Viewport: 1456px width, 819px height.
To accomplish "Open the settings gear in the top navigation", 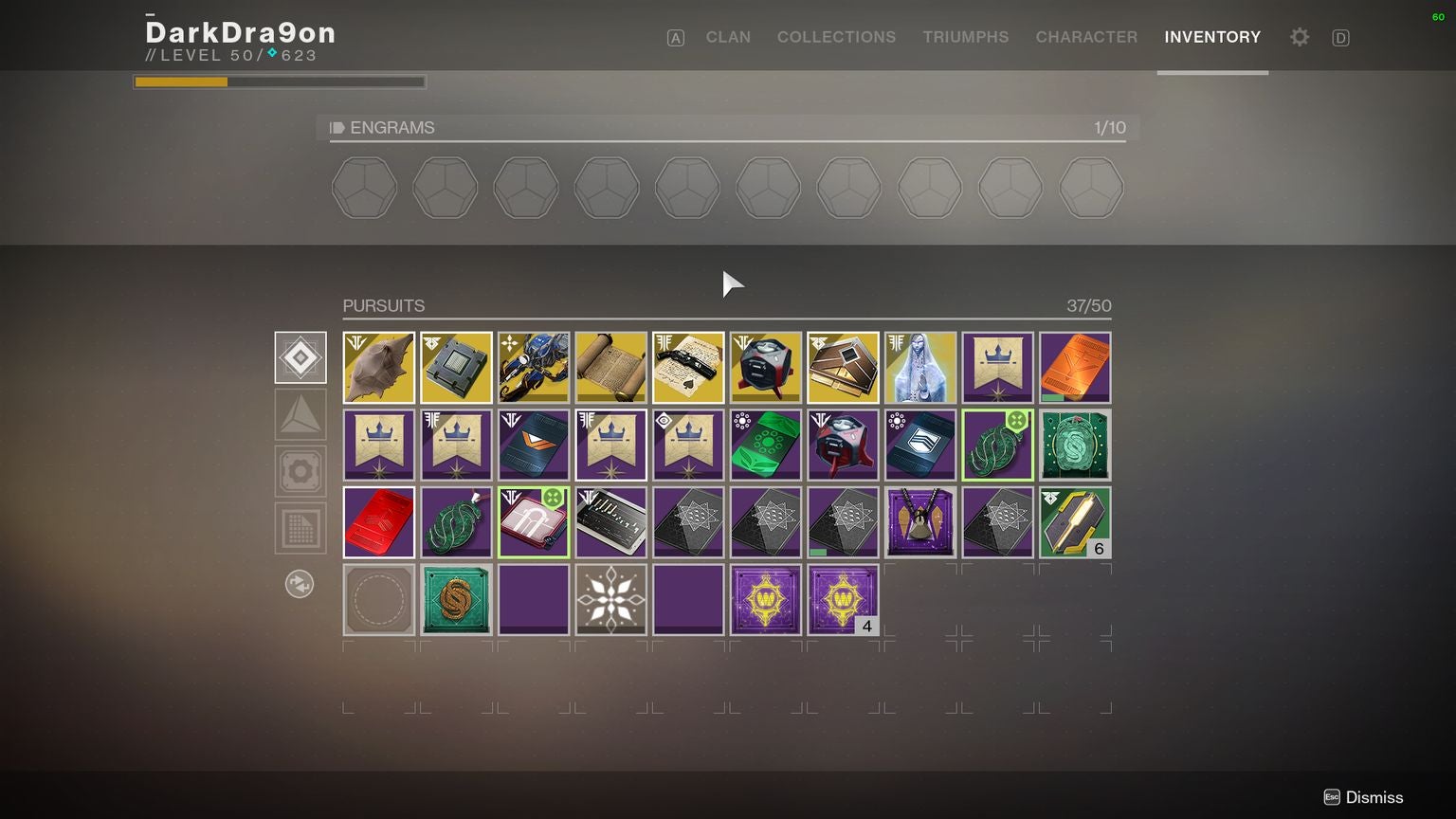I will (x=1299, y=37).
